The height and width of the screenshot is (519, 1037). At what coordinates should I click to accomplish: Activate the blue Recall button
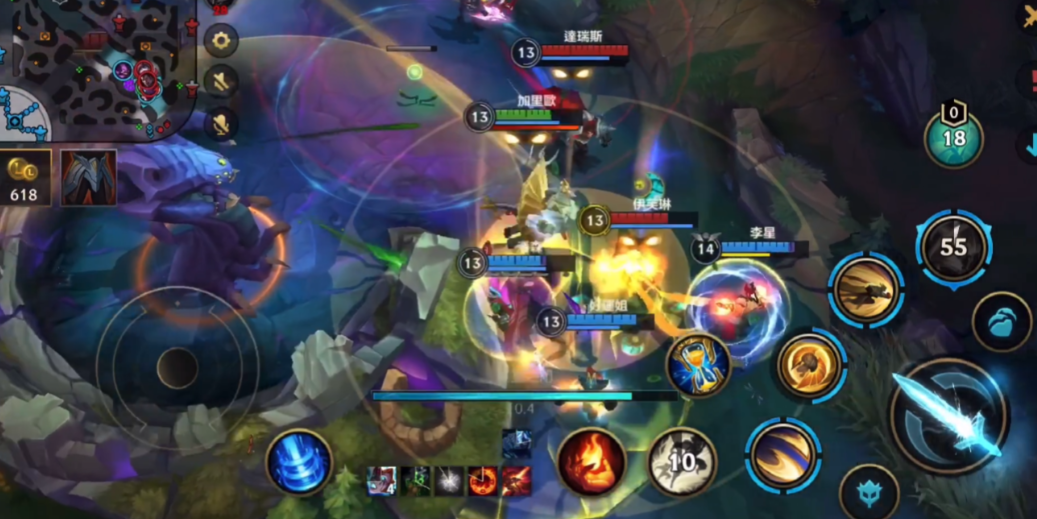[x=299, y=462]
